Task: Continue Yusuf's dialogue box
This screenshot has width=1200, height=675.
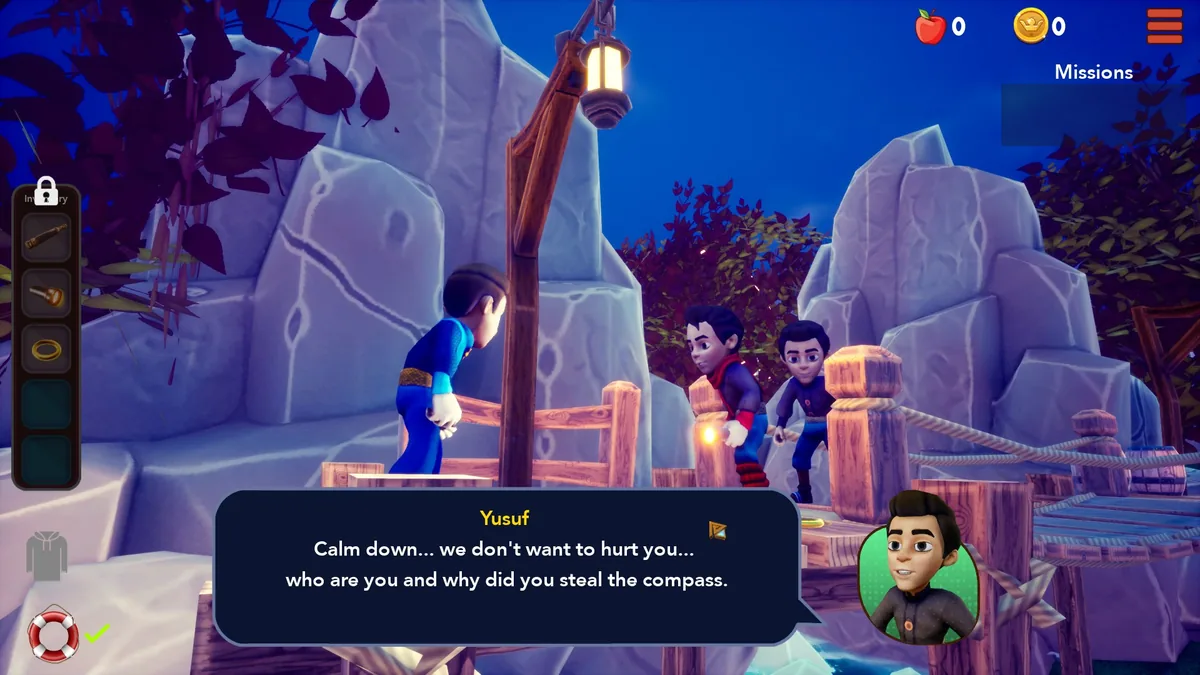Action: [506, 565]
